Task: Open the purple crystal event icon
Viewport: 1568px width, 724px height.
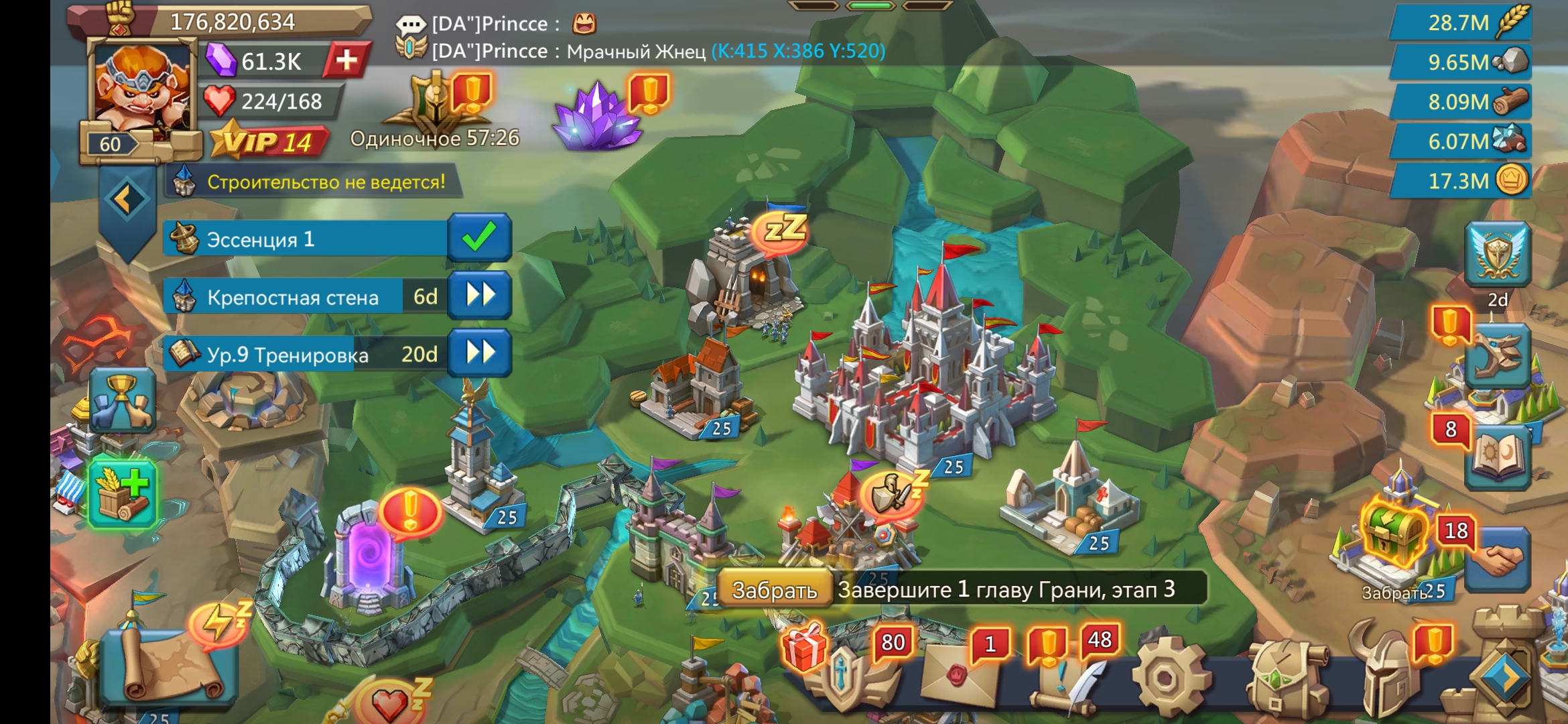Action: (596, 115)
